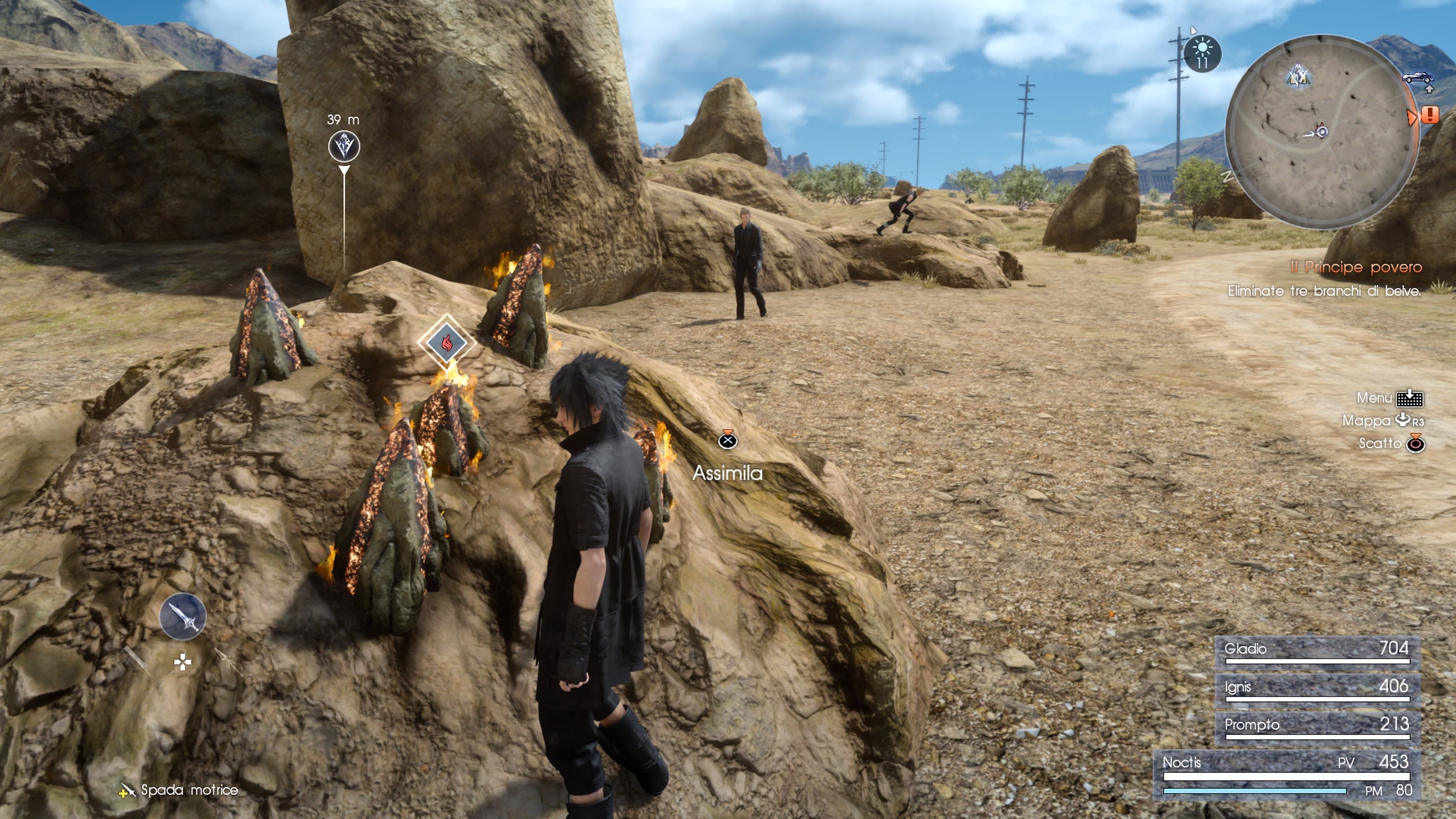Open the Mappa option
The height and width of the screenshot is (819, 1456).
click(x=1382, y=420)
